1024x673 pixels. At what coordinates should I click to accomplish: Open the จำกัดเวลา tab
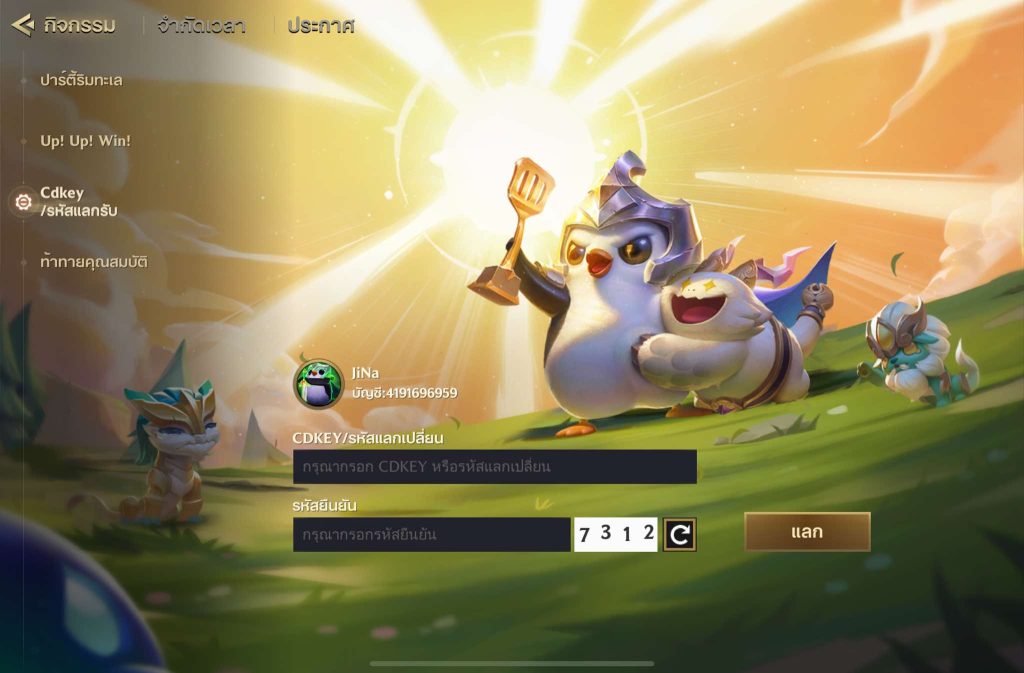pyautogui.click(x=201, y=26)
